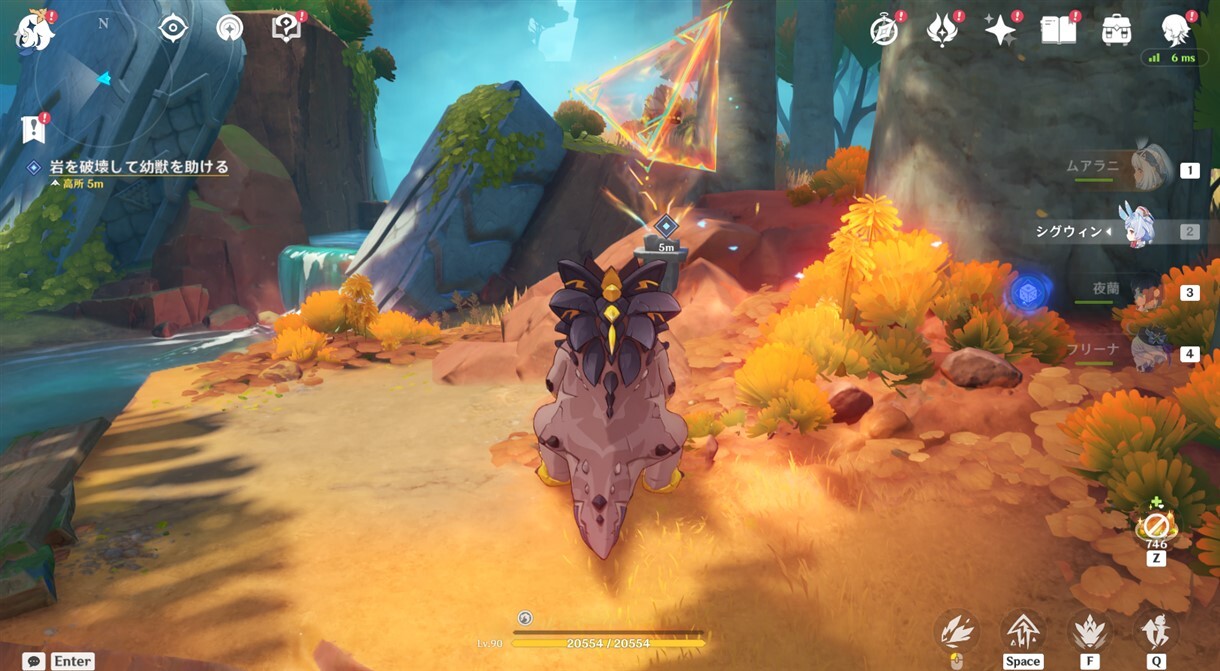Open the chat speech bubble icon
Image resolution: width=1220 pixels, height=671 pixels.
coord(34,661)
